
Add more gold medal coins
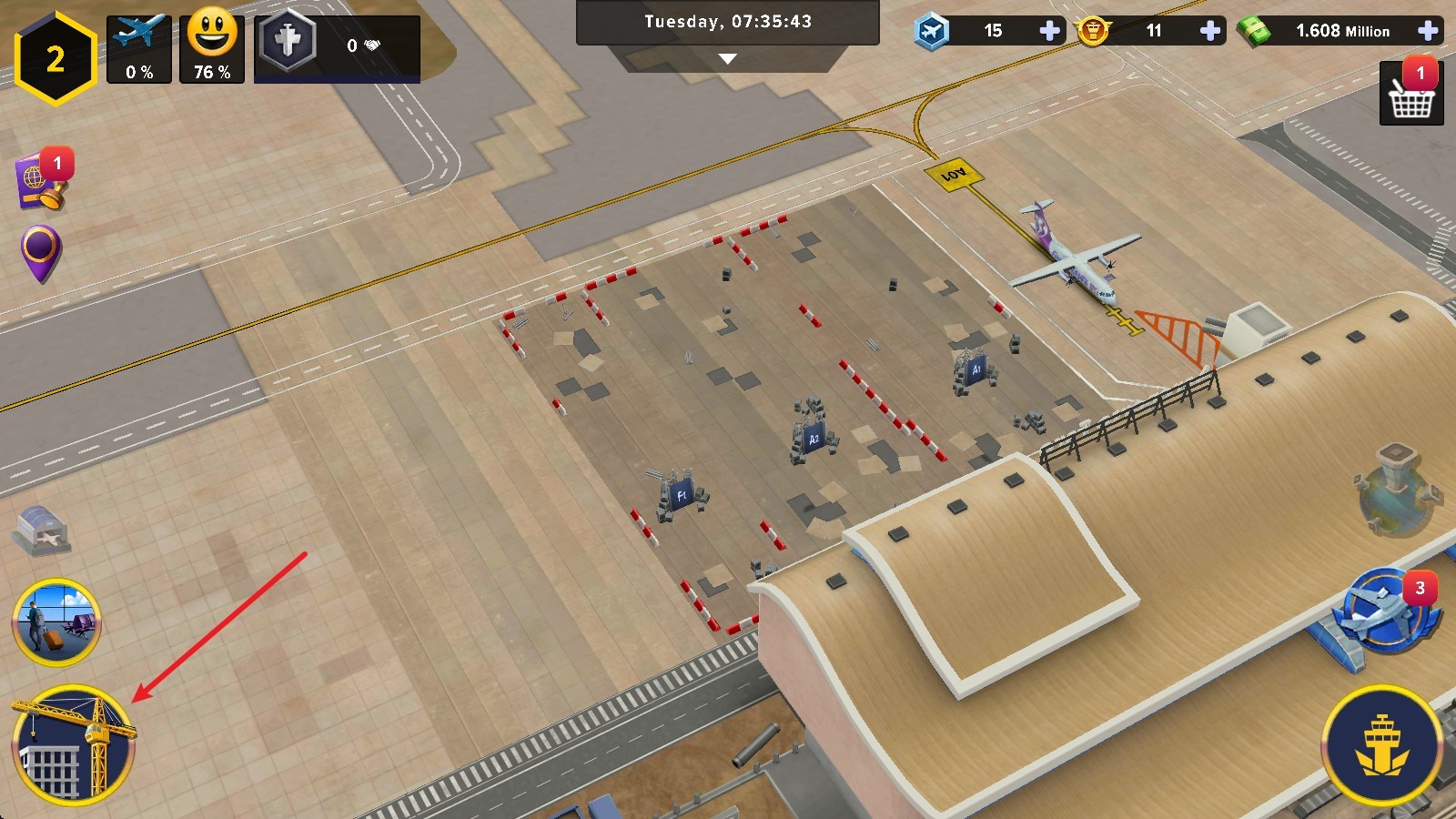1210,31
